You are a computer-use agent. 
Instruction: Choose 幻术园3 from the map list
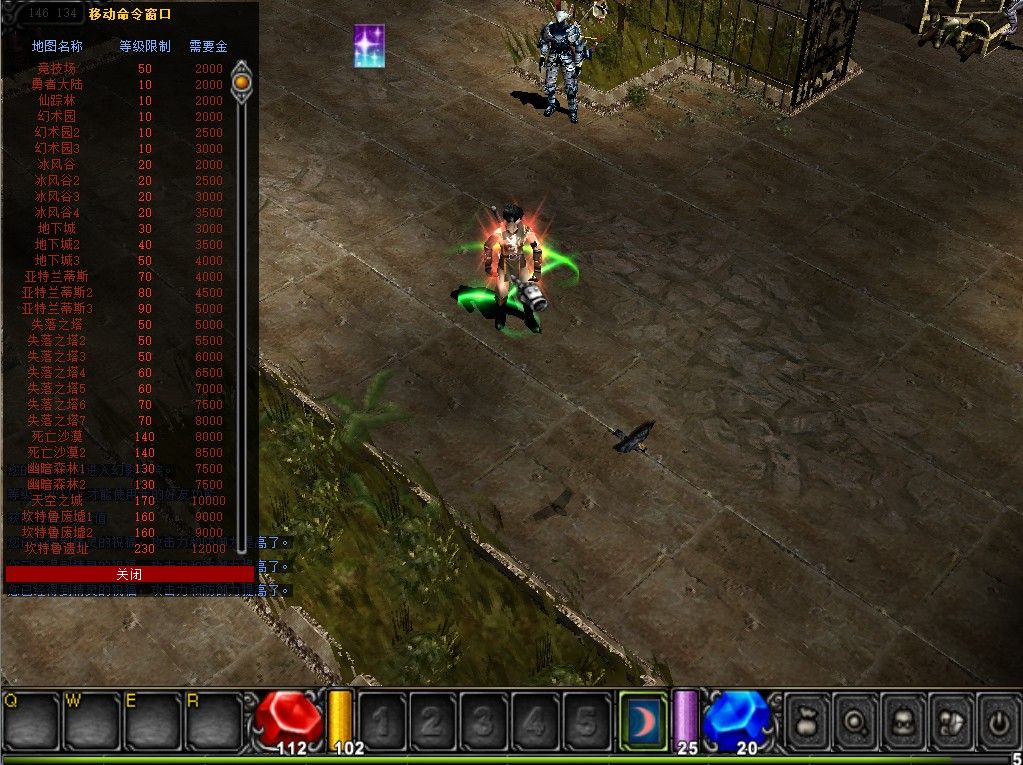point(57,149)
